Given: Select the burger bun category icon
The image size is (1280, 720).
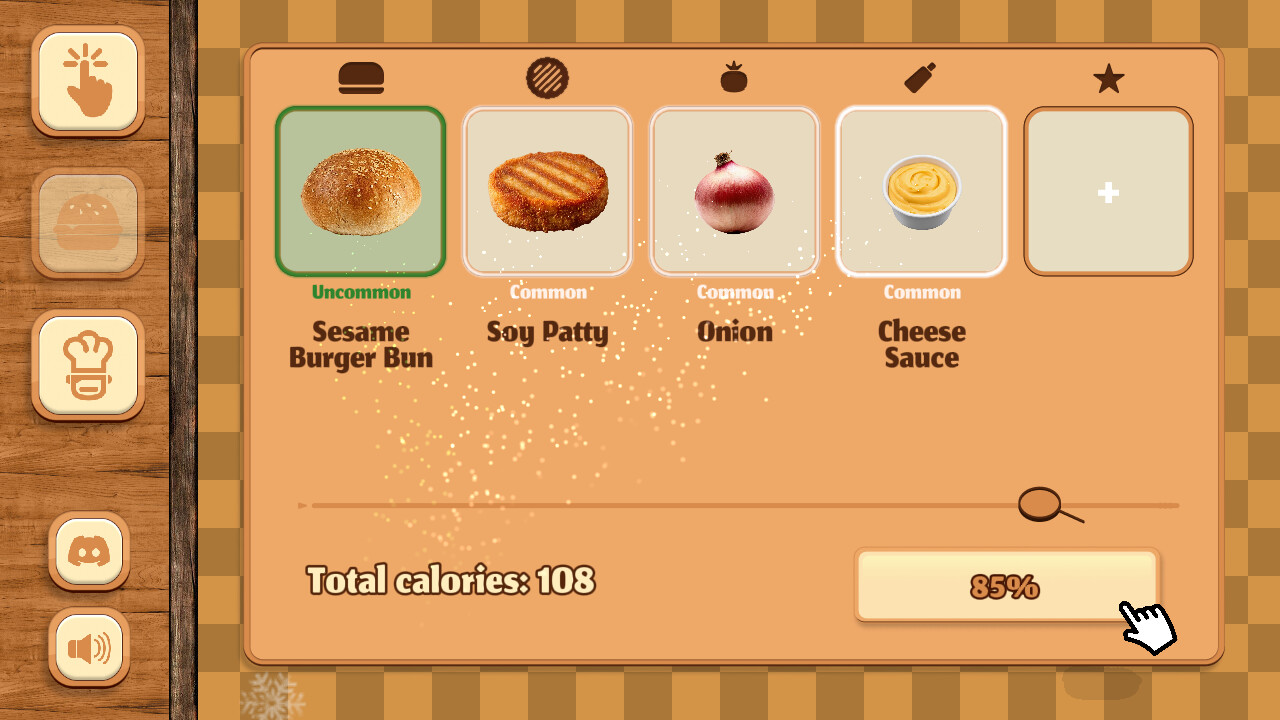Looking at the screenshot, I should [x=361, y=77].
